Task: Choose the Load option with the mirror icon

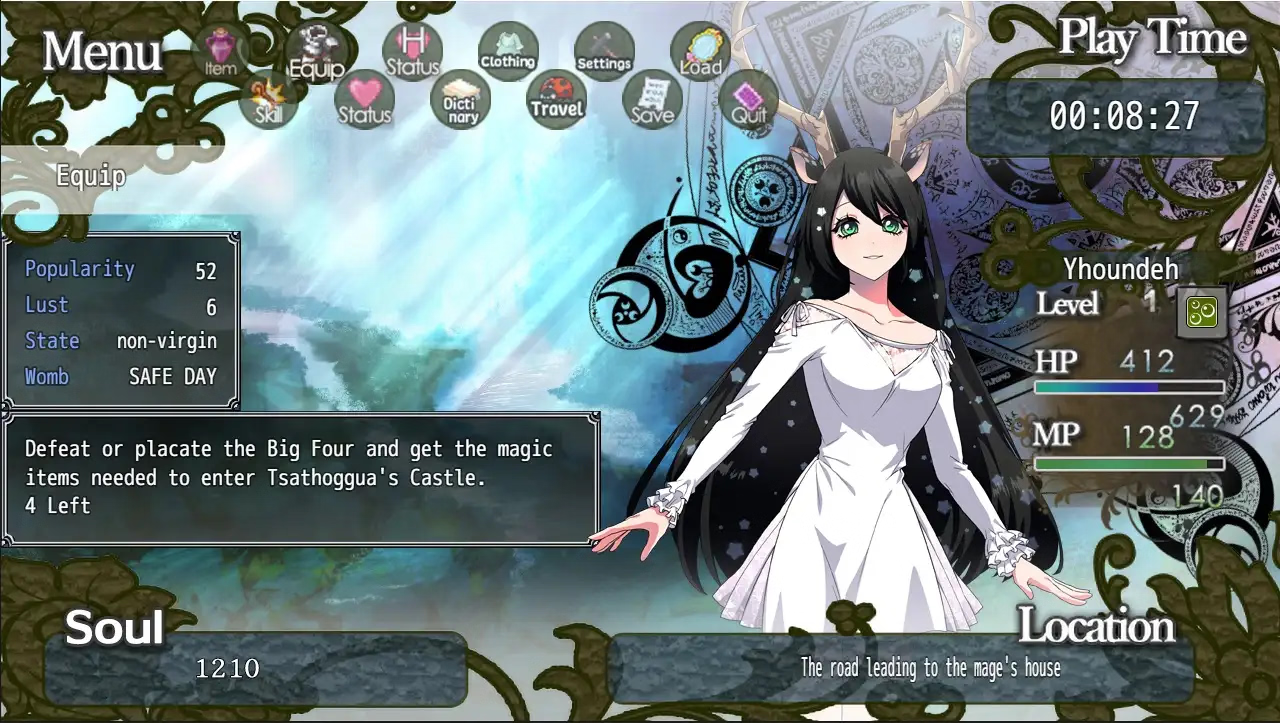Action: (x=700, y=52)
